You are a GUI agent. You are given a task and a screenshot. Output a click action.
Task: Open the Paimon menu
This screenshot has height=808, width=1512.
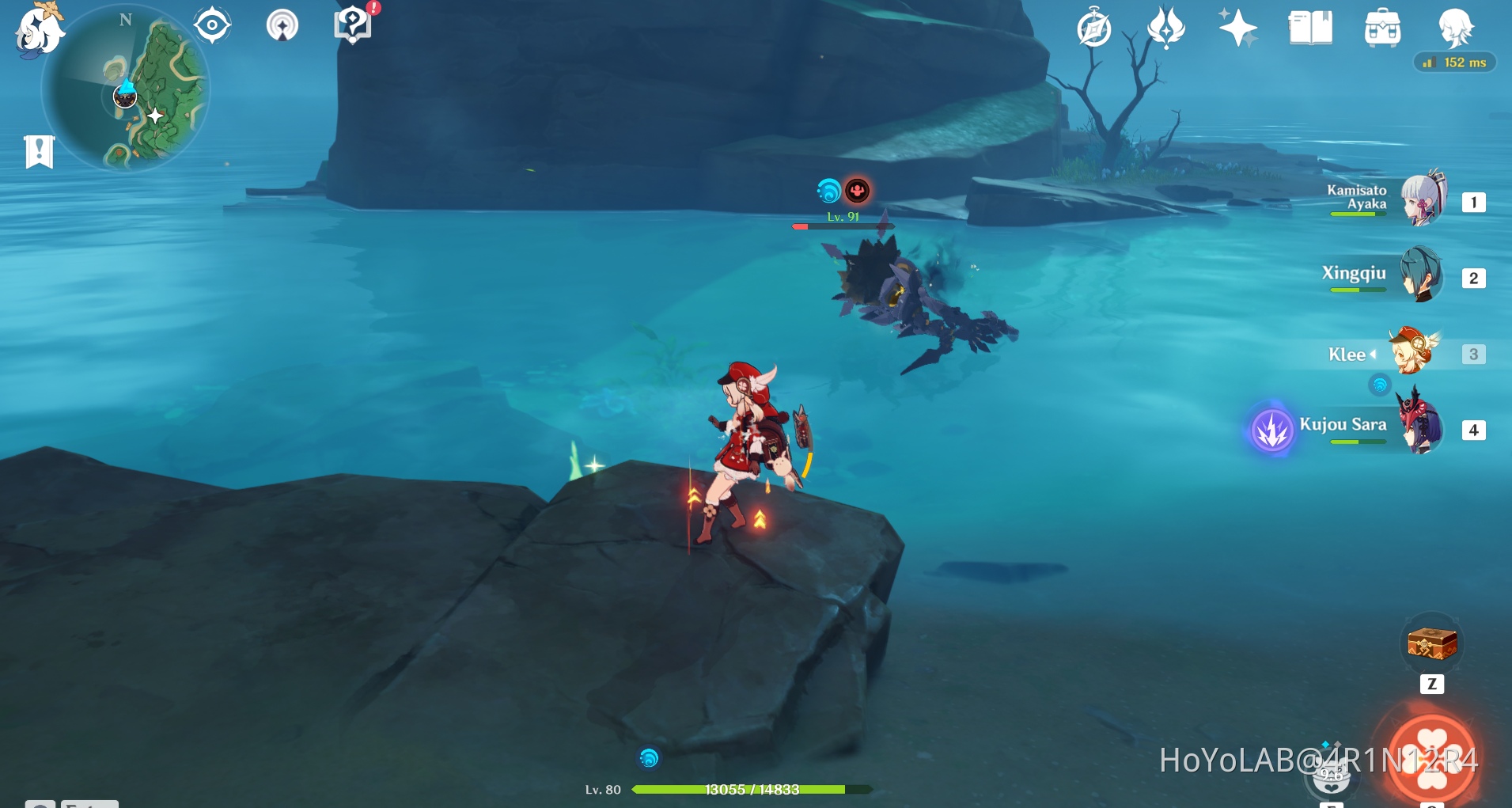[x=37, y=30]
